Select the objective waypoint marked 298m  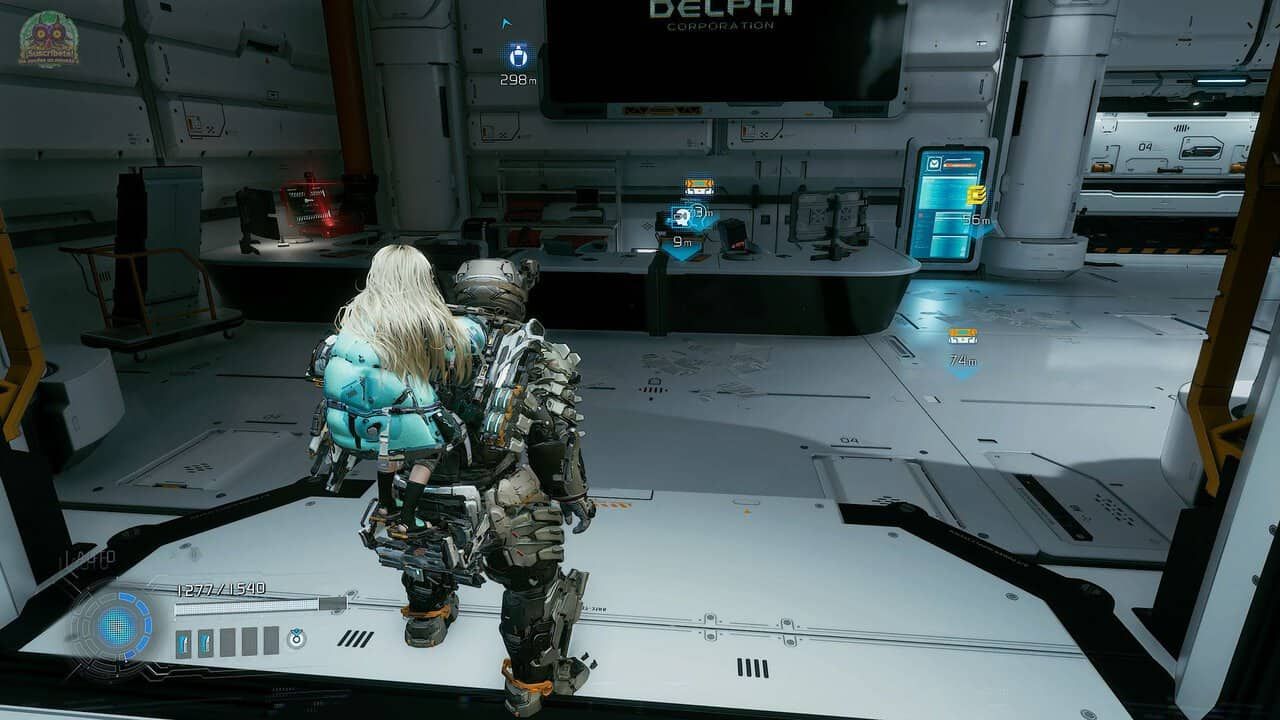point(517,55)
